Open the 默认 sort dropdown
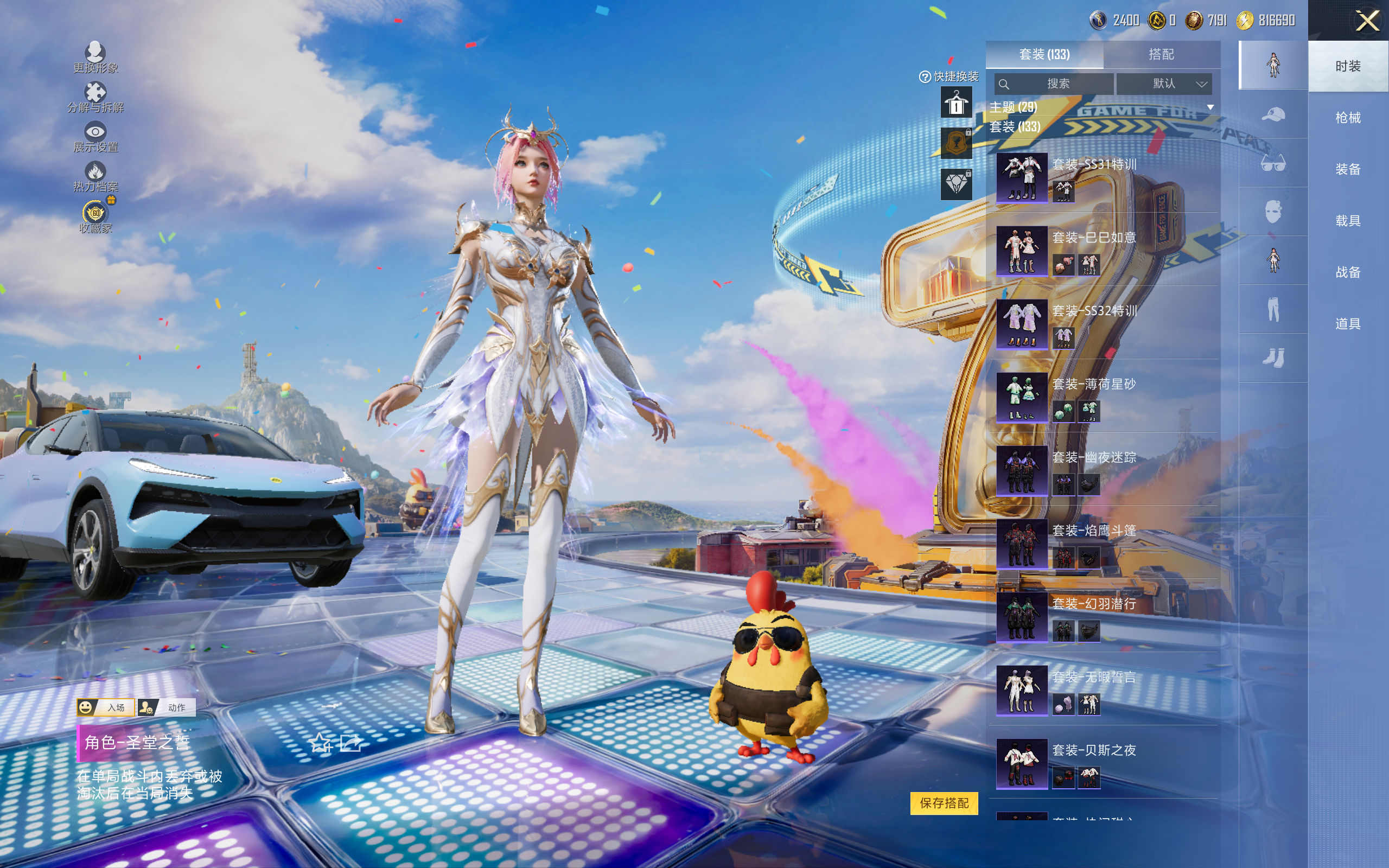The height and width of the screenshot is (868, 1389). tap(1164, 84)
